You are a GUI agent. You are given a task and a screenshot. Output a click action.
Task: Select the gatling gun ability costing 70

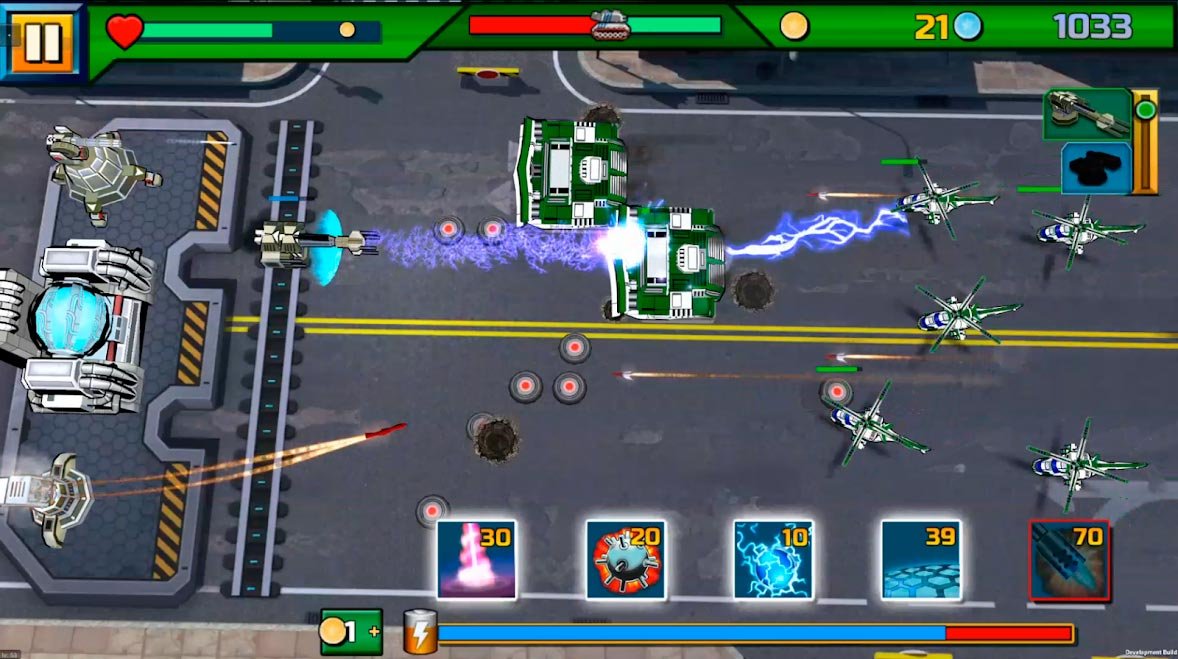1069,559
